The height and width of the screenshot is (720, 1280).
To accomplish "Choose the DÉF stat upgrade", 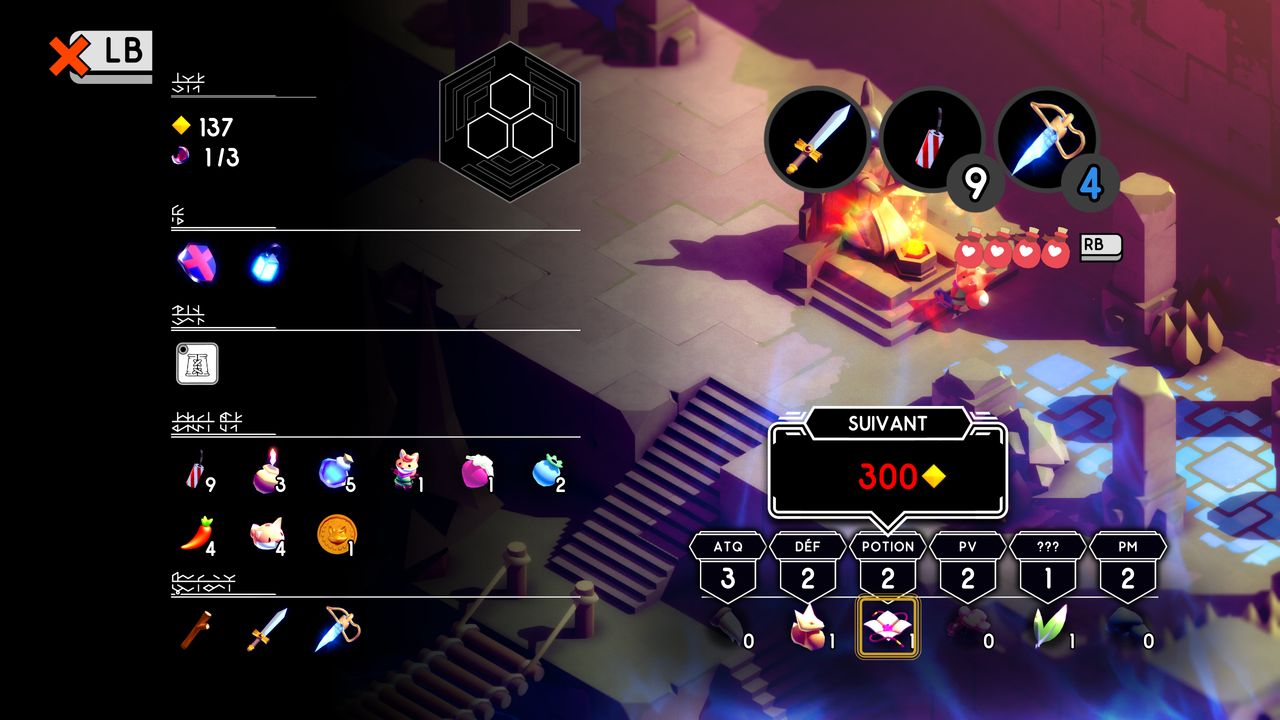I will tap(808, 566).
